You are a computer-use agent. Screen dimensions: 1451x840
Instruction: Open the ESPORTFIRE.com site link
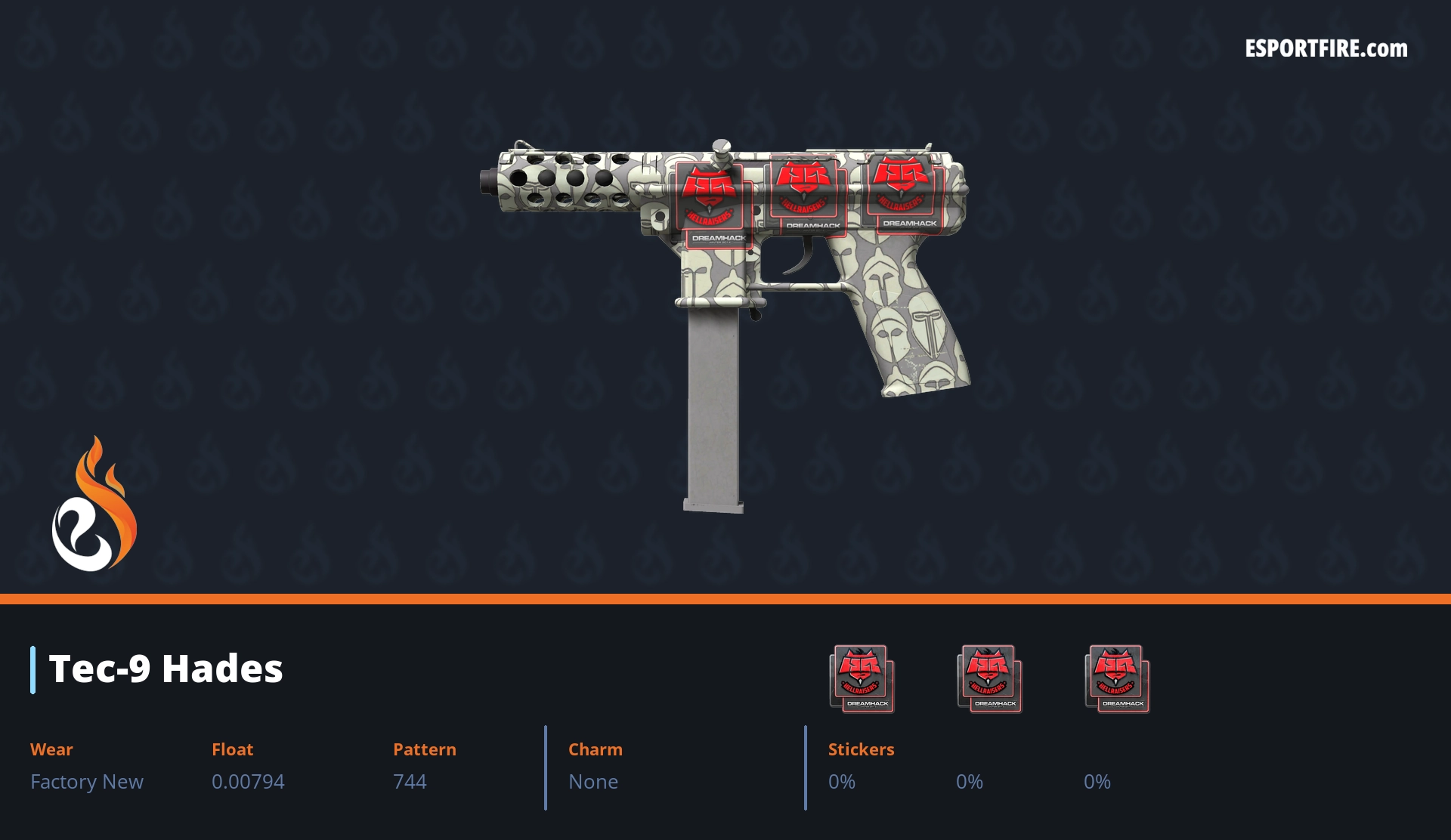[1326, 49]
